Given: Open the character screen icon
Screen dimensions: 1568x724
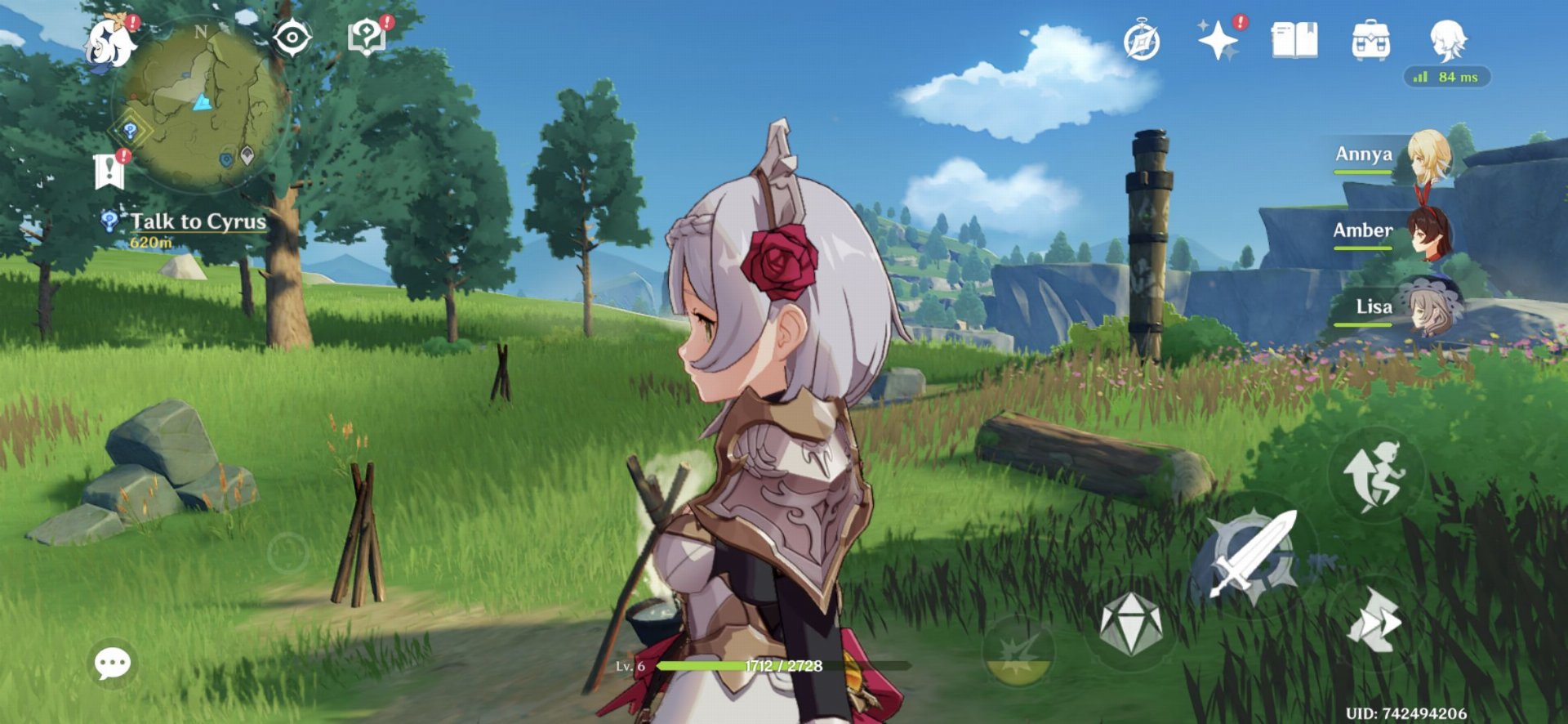Looking at the screenshot, I should pyautogui.click(x=1448, y=38).
